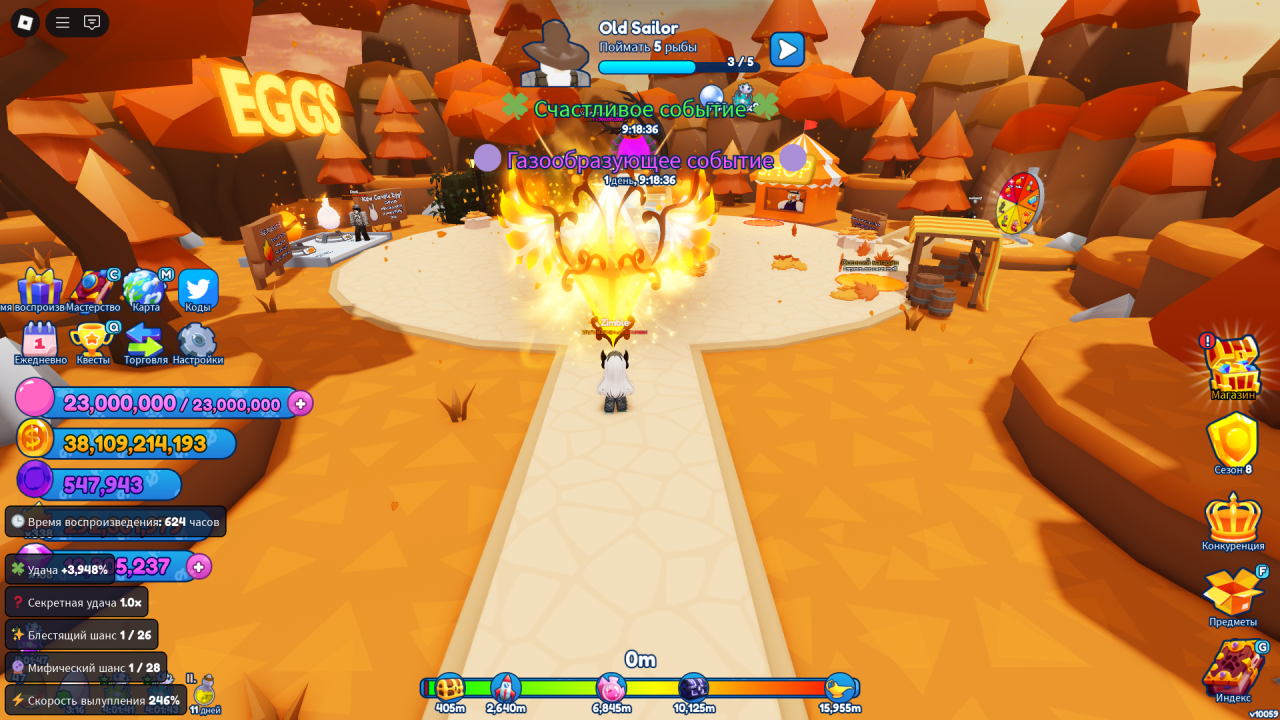
Task: Open the Магазин treasure chest shop
Action: 1232,365
